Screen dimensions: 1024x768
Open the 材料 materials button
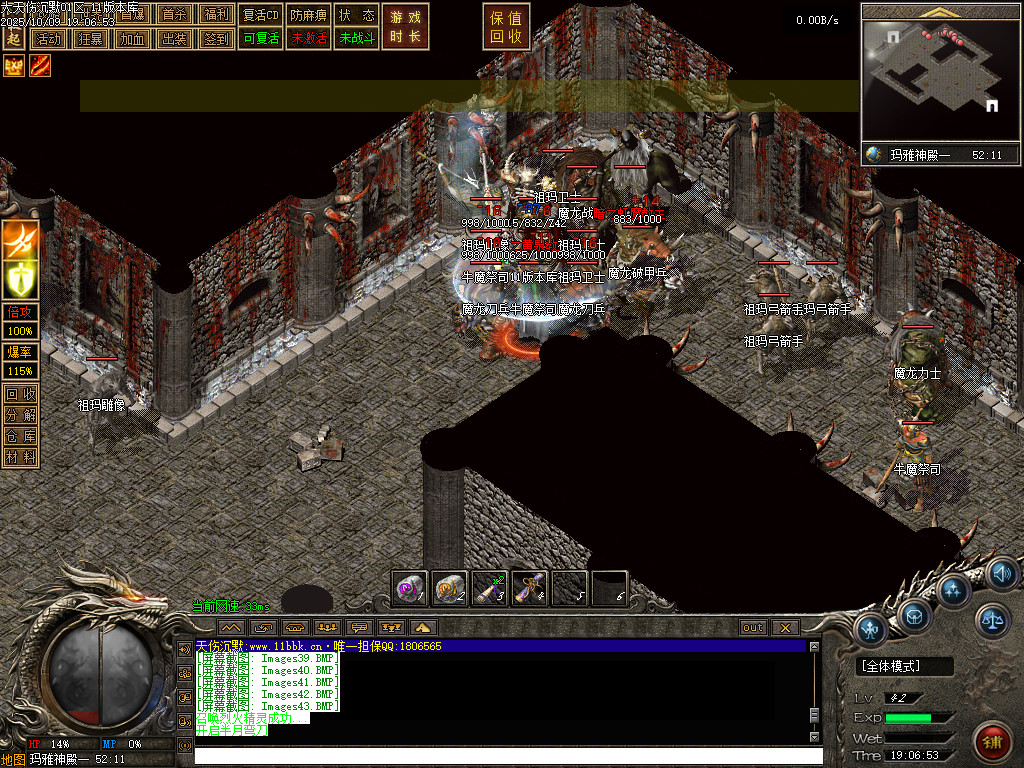coord(21,457)
